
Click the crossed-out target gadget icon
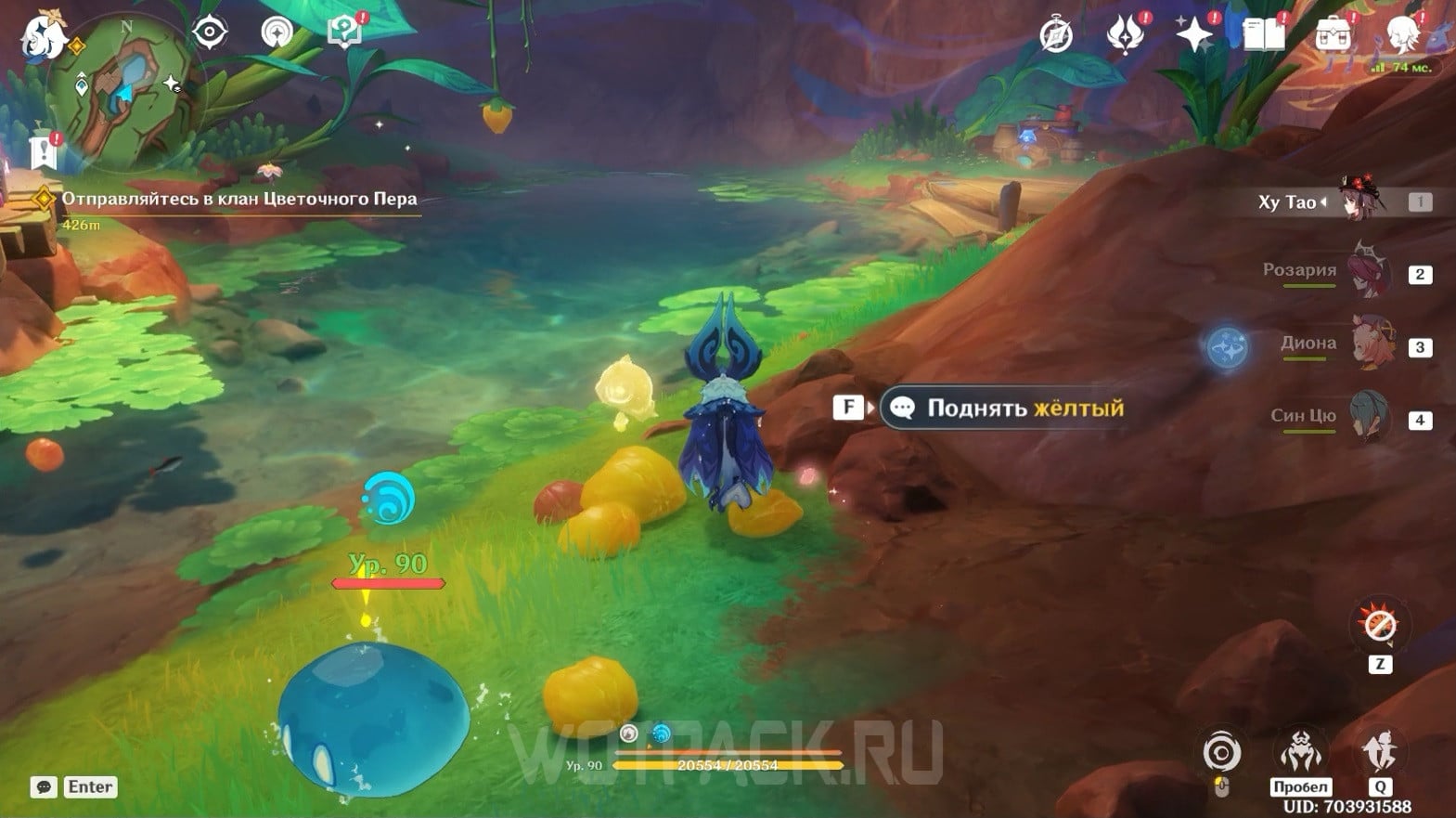pyautogui.click(x=1379, y=625)
